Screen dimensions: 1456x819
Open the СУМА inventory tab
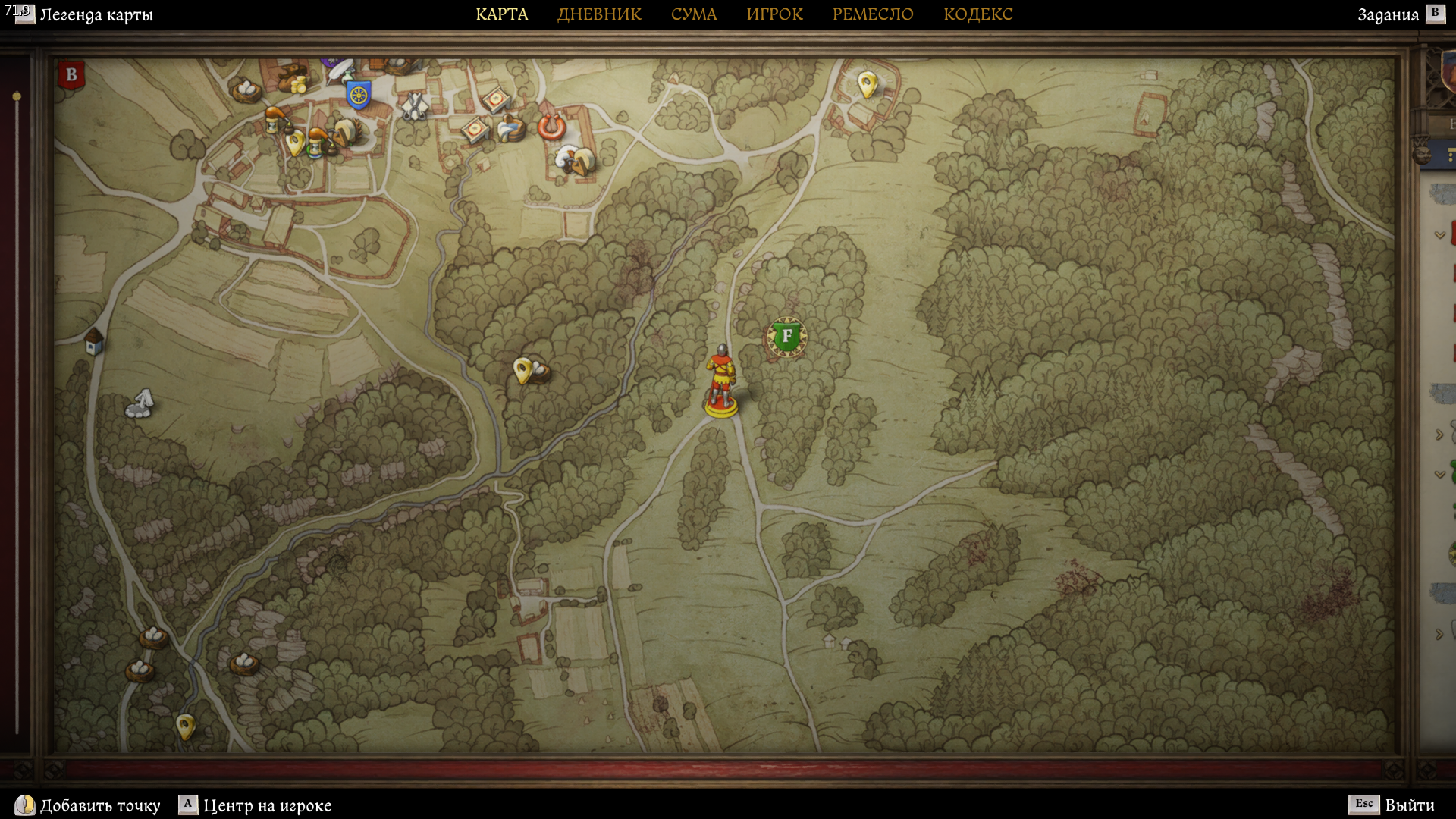point(693,14)
